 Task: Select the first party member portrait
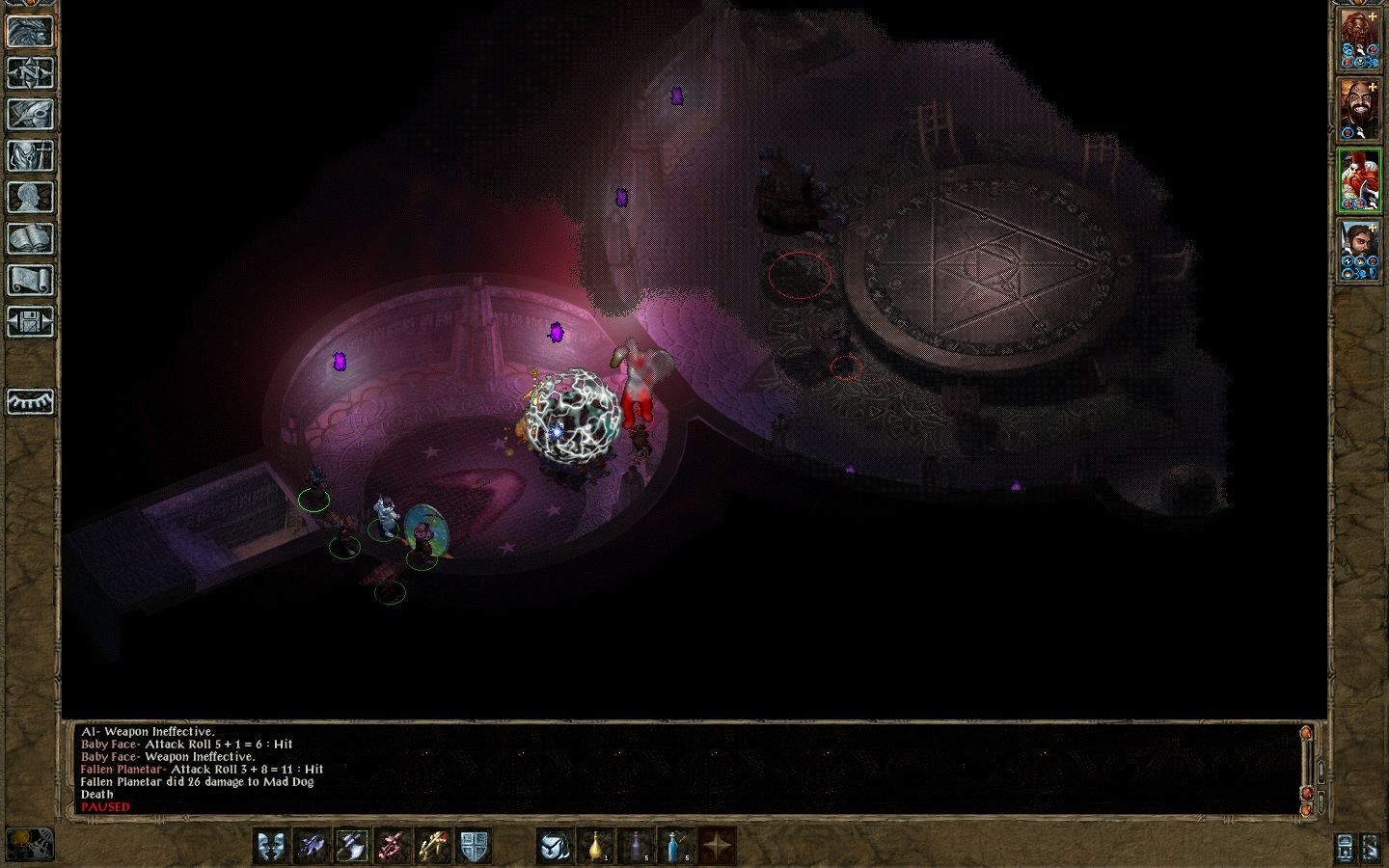1358,41
